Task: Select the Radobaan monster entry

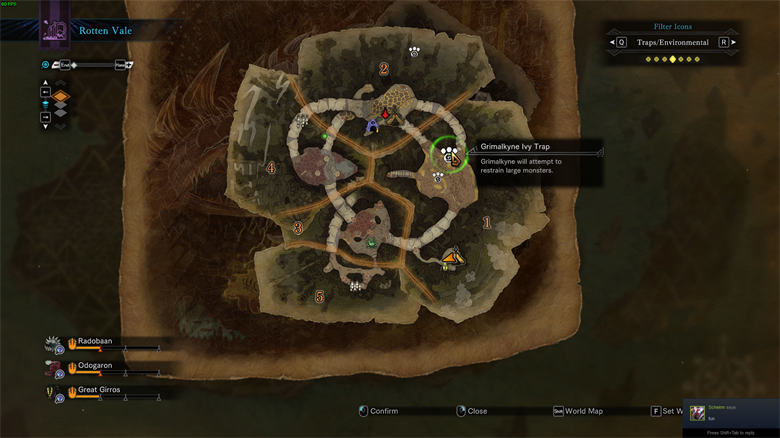Action: (x=95, y=341)
